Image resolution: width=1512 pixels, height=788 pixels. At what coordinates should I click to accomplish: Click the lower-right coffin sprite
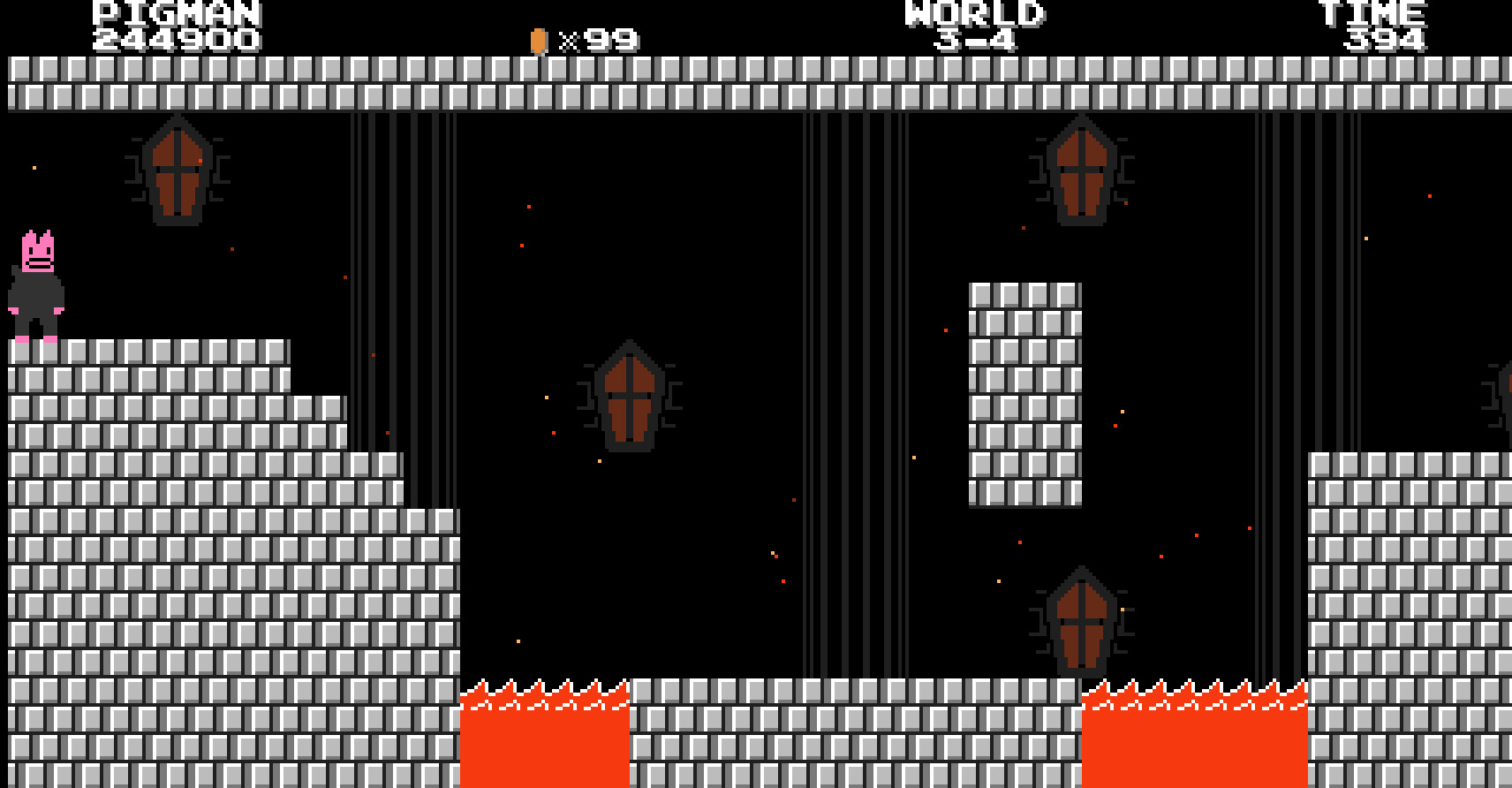pyautogui.click(x=1081, y=618)
